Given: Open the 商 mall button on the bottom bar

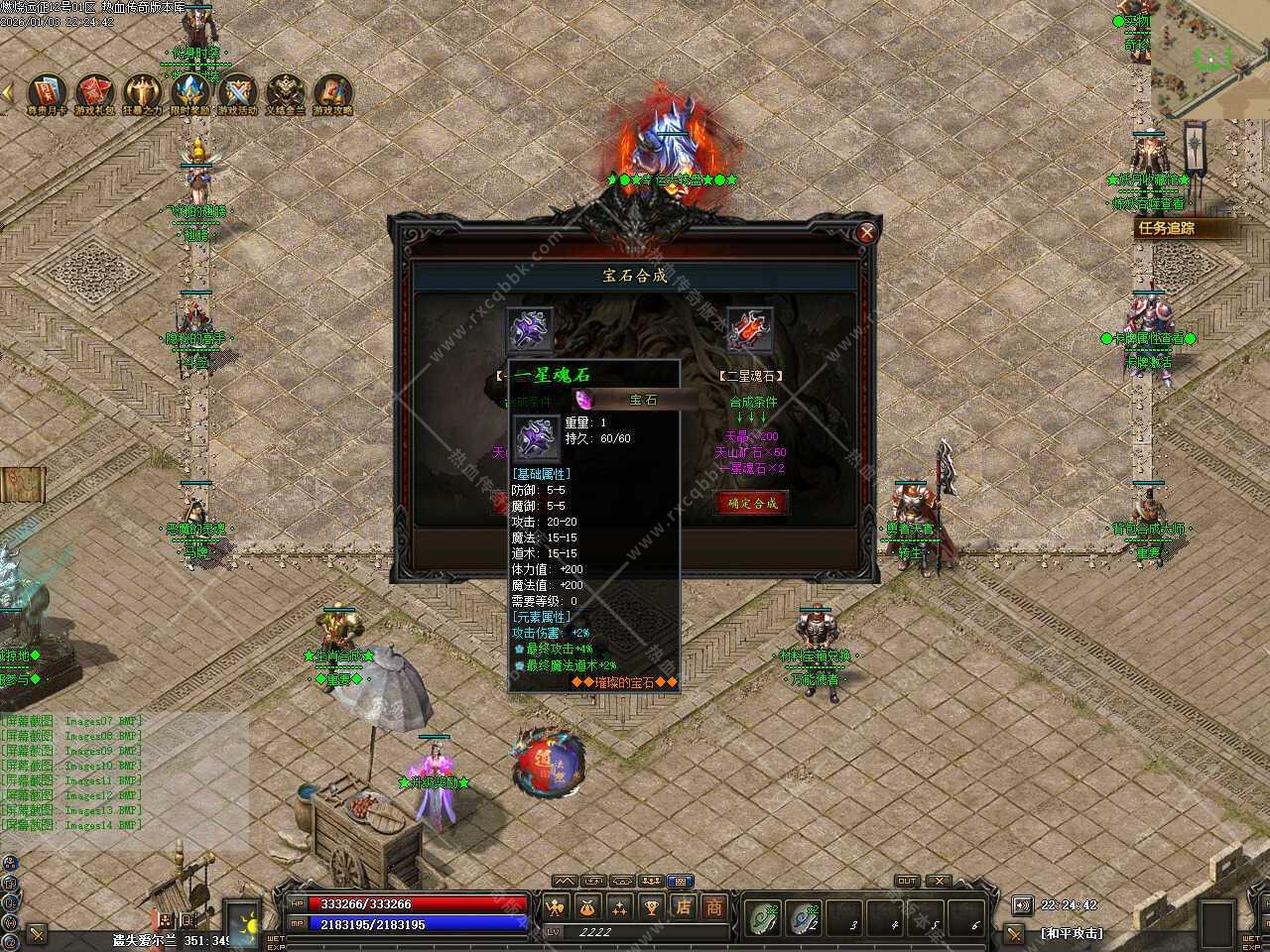Looking at the screenshot, I should (x=713, y=906).
